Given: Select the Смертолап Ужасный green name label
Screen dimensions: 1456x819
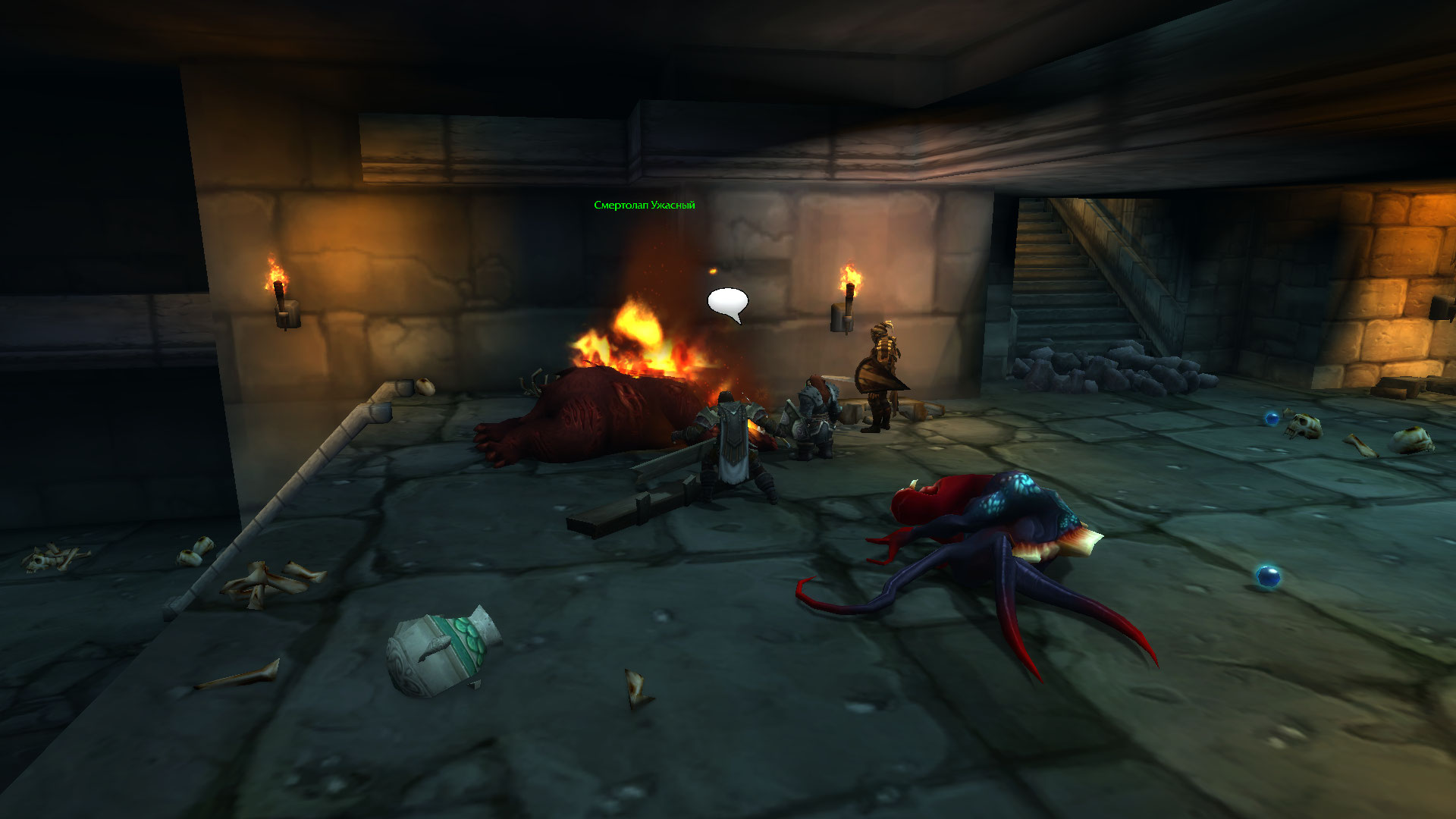Looking at the screenshot, I should pos(644,206).
